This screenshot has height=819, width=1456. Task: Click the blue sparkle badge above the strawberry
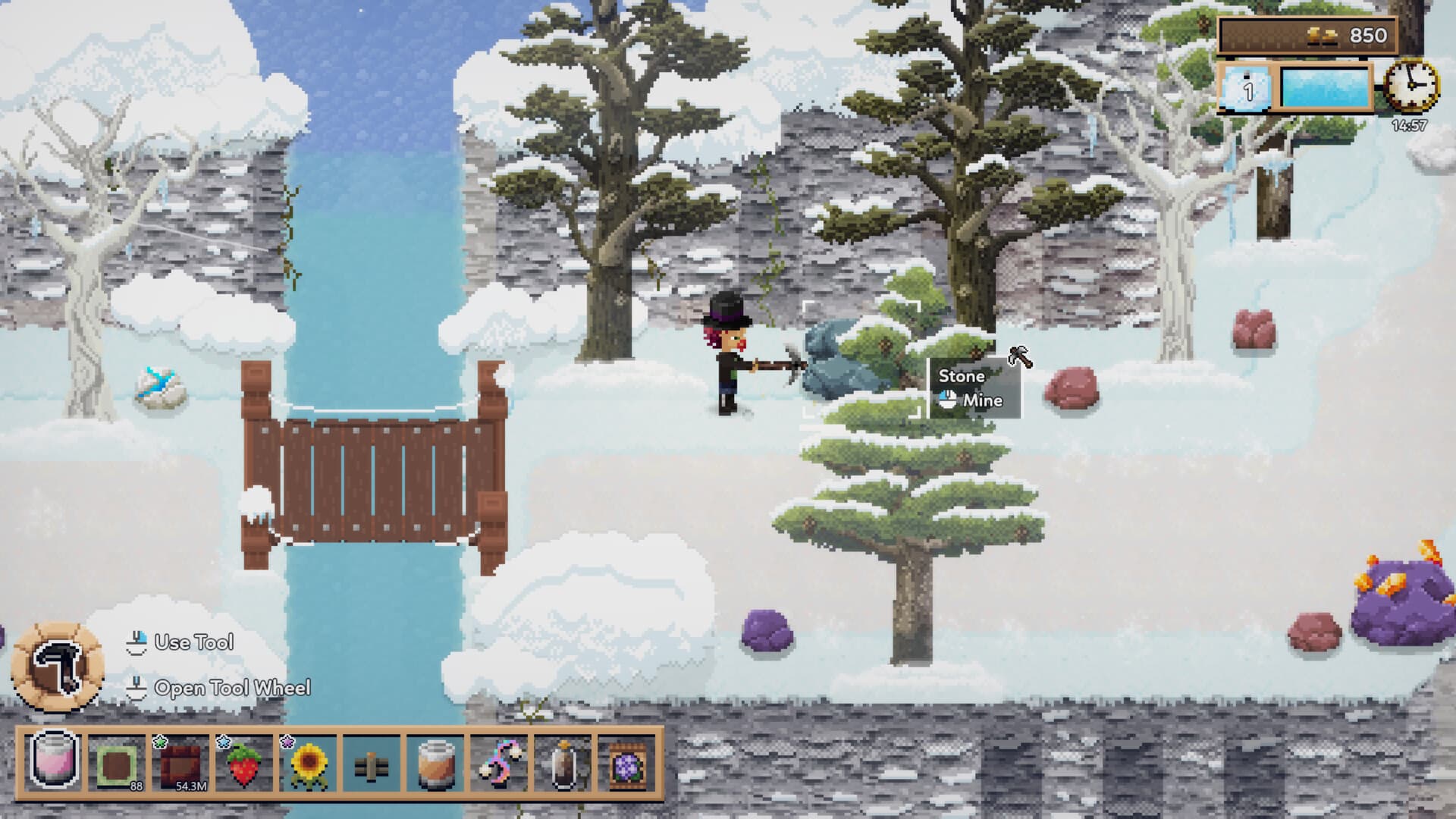click(224, 742)
